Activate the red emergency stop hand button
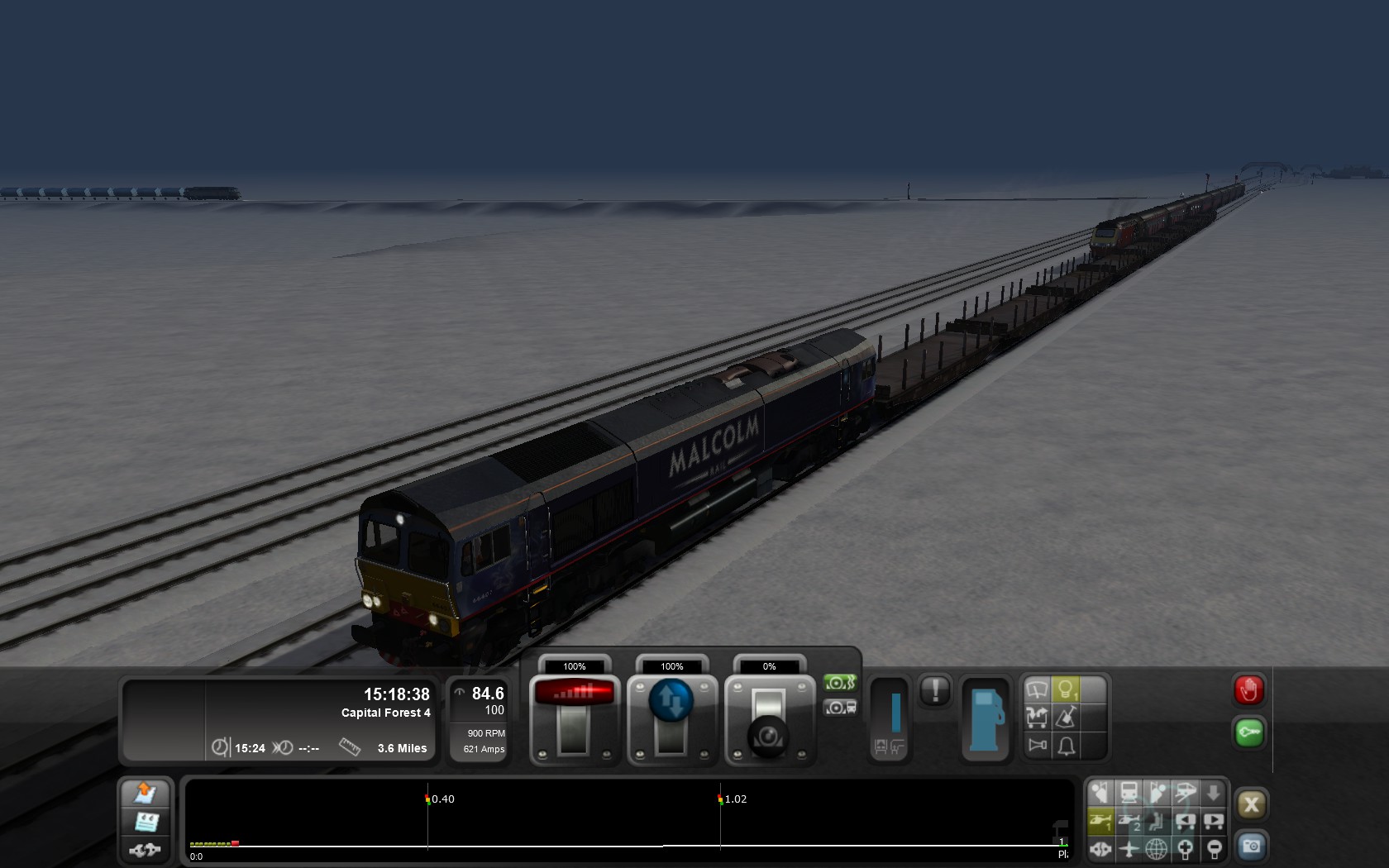The image size is (1389, 868). (1248, 690)
